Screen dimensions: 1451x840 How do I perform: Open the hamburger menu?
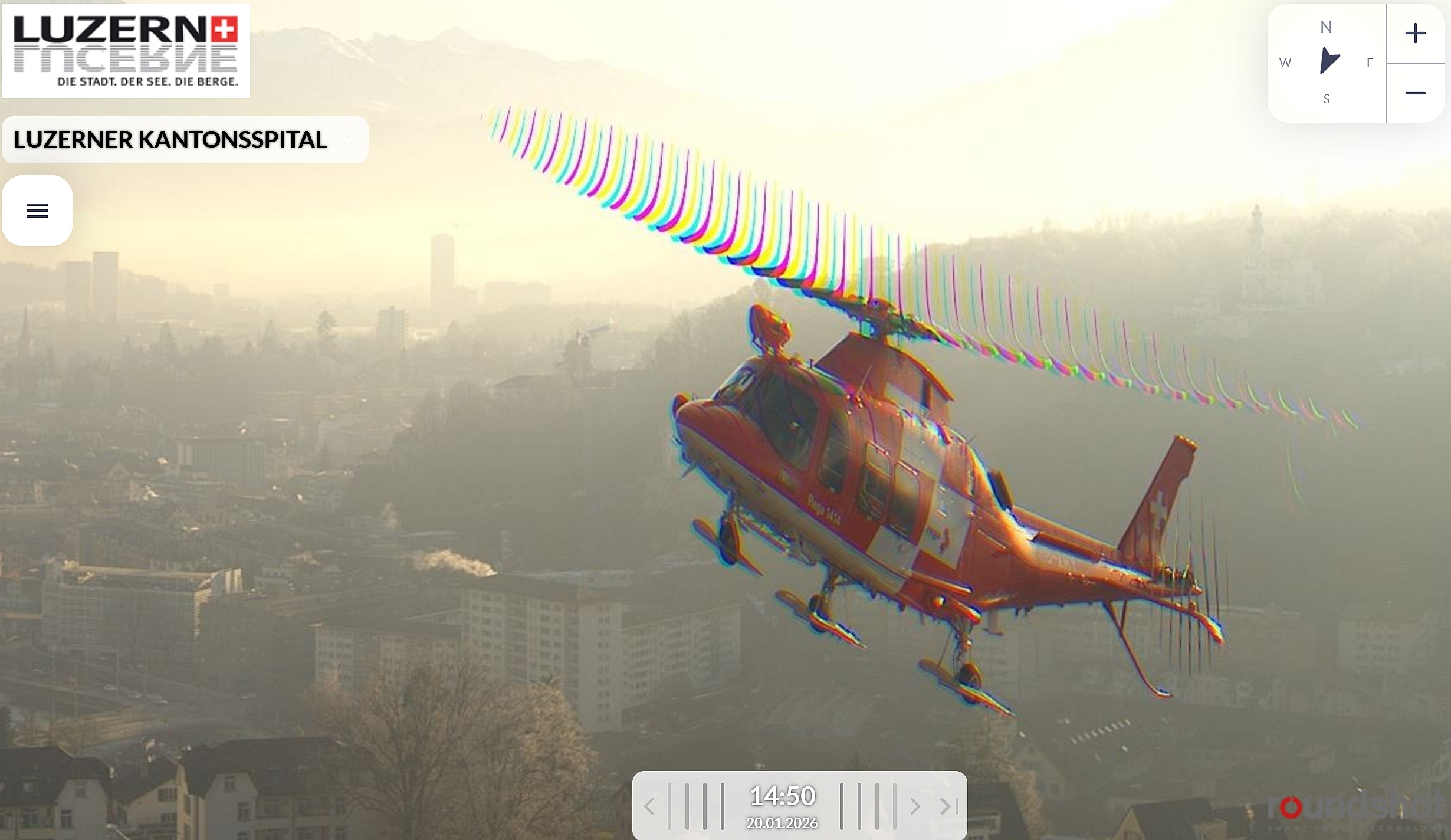(x=37, y=211)
